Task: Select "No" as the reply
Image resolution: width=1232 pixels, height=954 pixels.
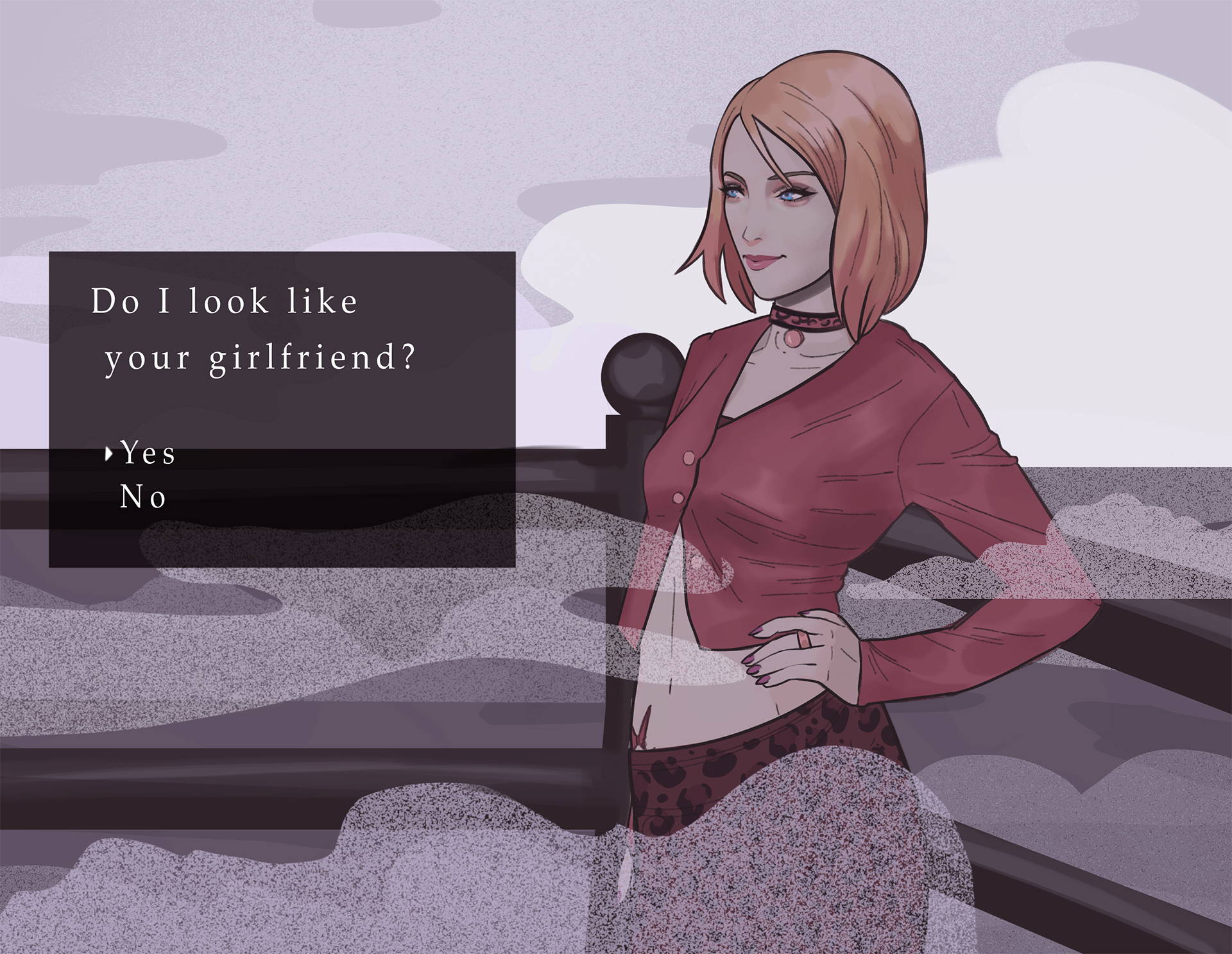Action: [x=143, y=497]
